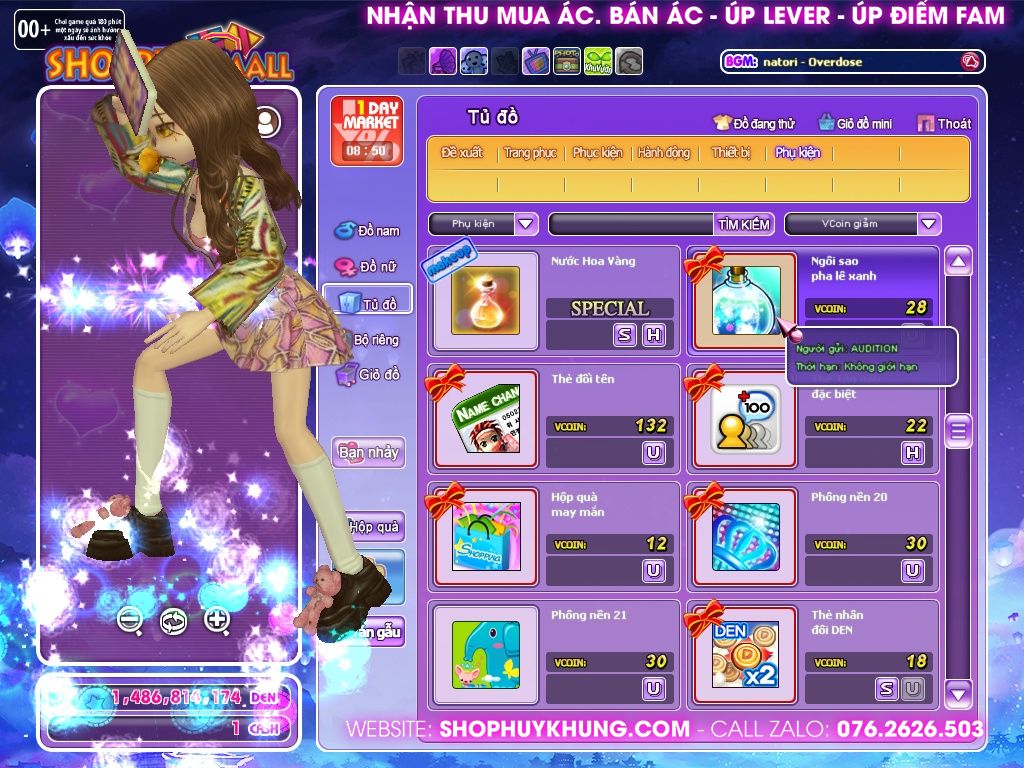Select the Hành động tab
Viewport: 1024px width, 768px height.
664,153
